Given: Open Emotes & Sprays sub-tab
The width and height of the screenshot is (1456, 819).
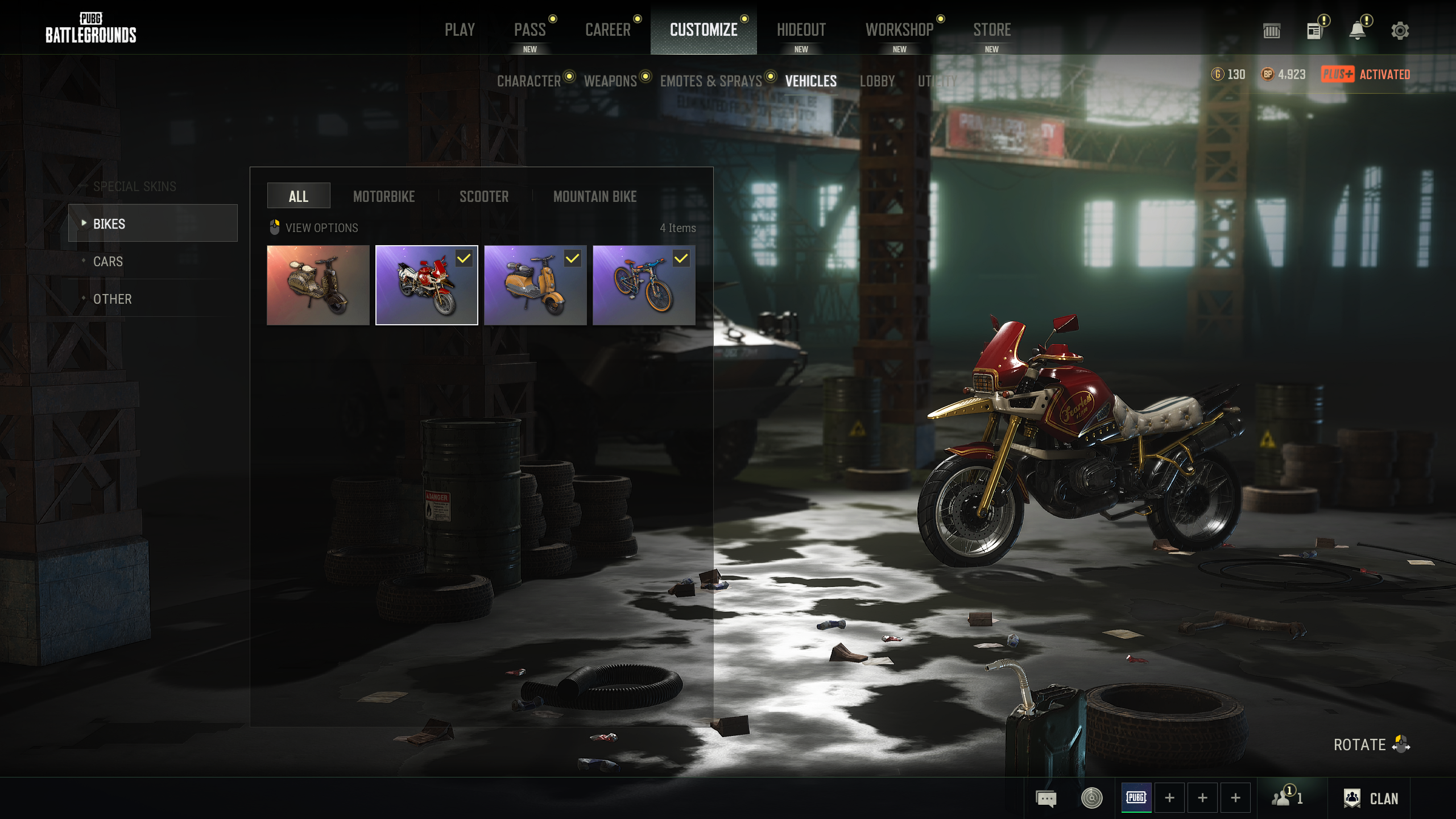Looking at the screenshot, I should [x=710, y=81].
